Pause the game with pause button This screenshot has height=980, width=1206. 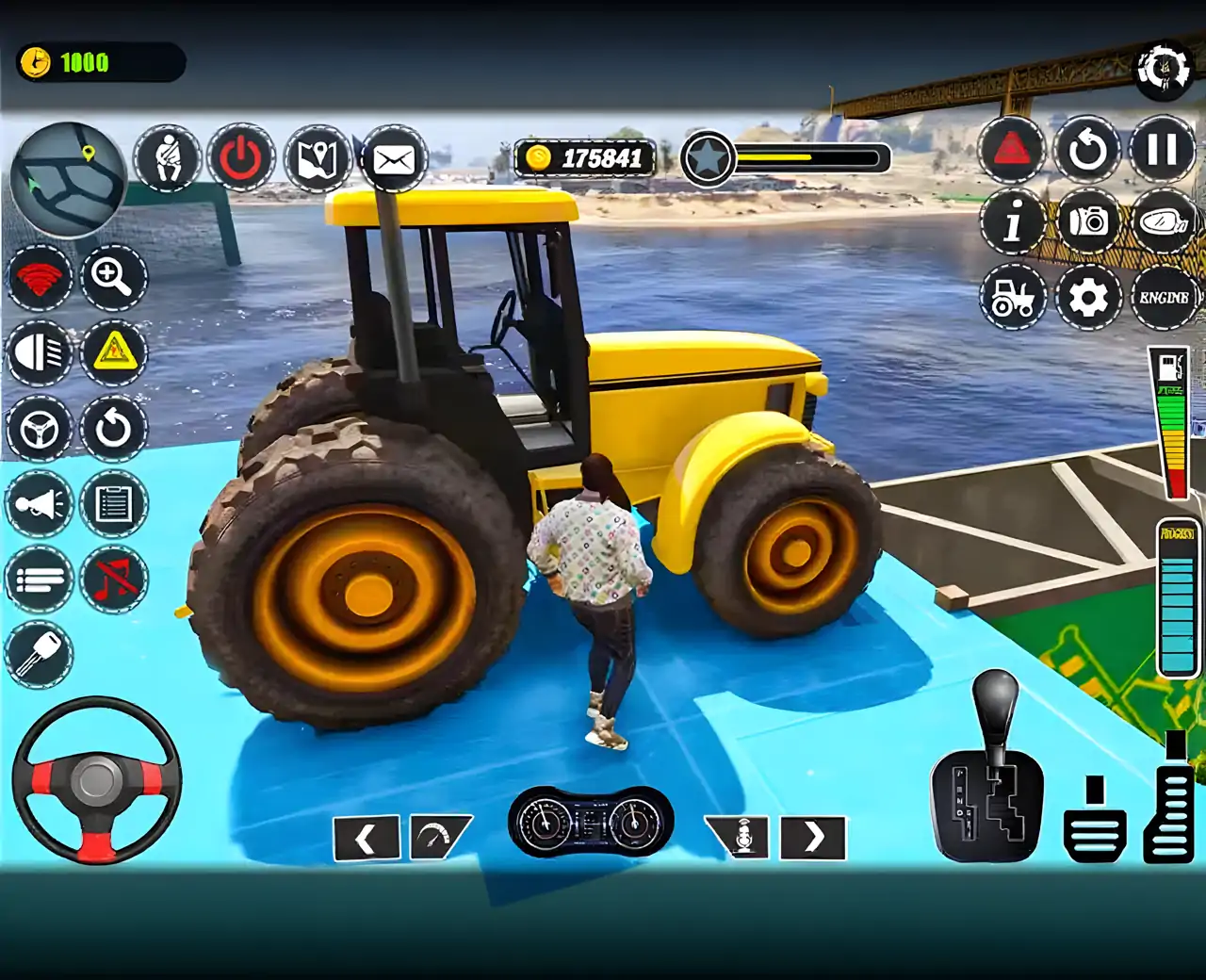1162,149
